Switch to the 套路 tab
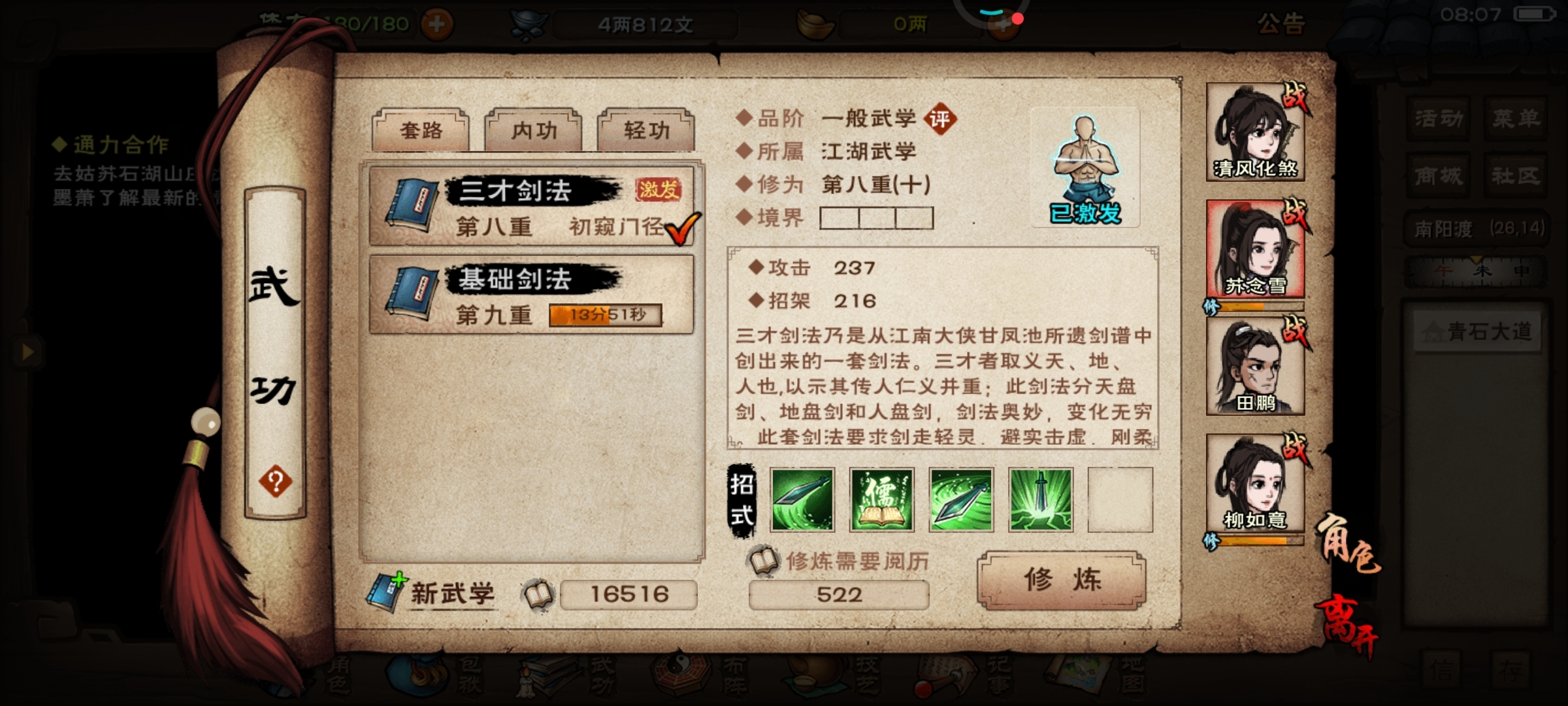The image size is (1568, 706). 421,130
